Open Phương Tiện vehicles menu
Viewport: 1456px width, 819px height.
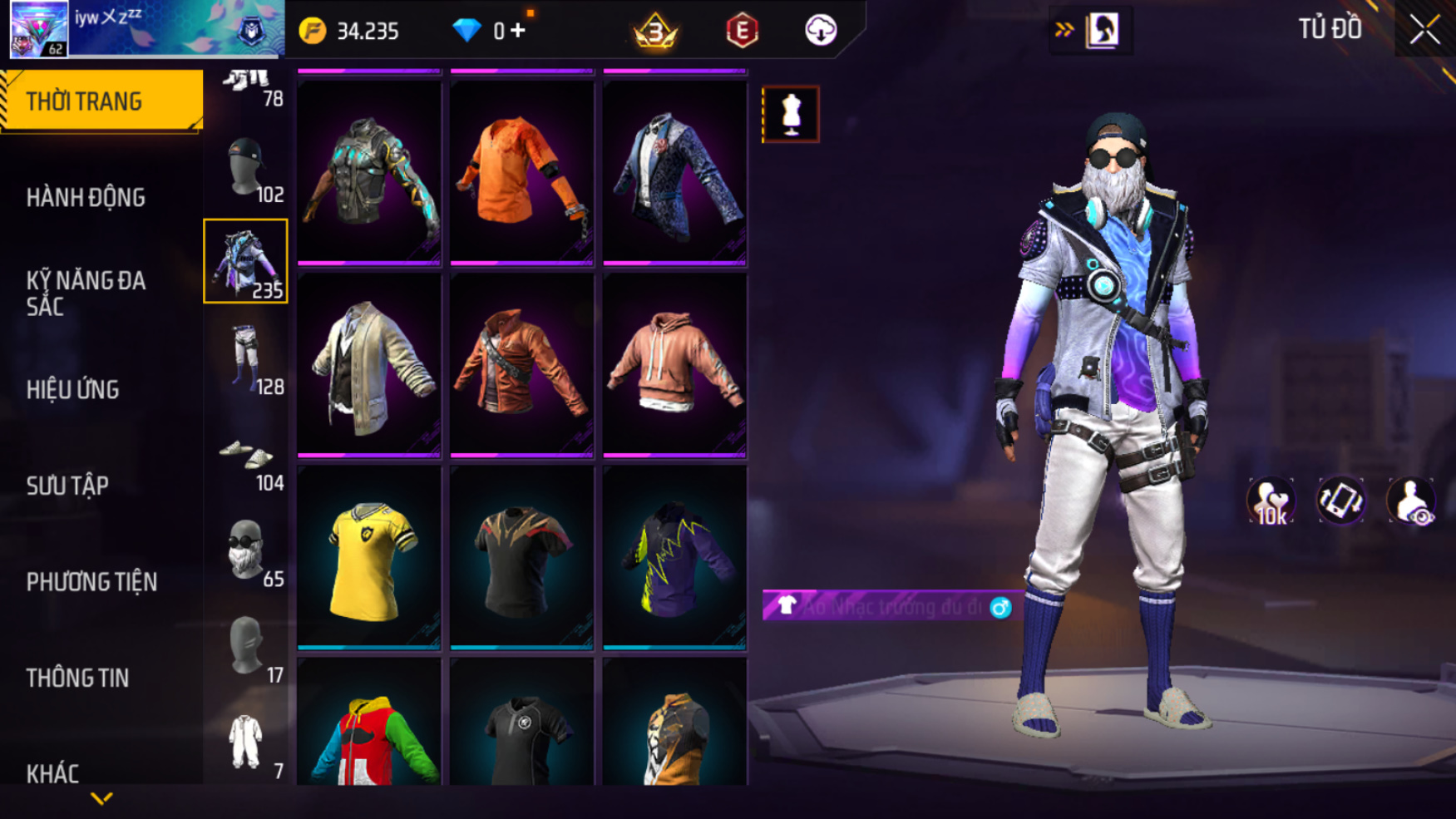coord(91,582)
